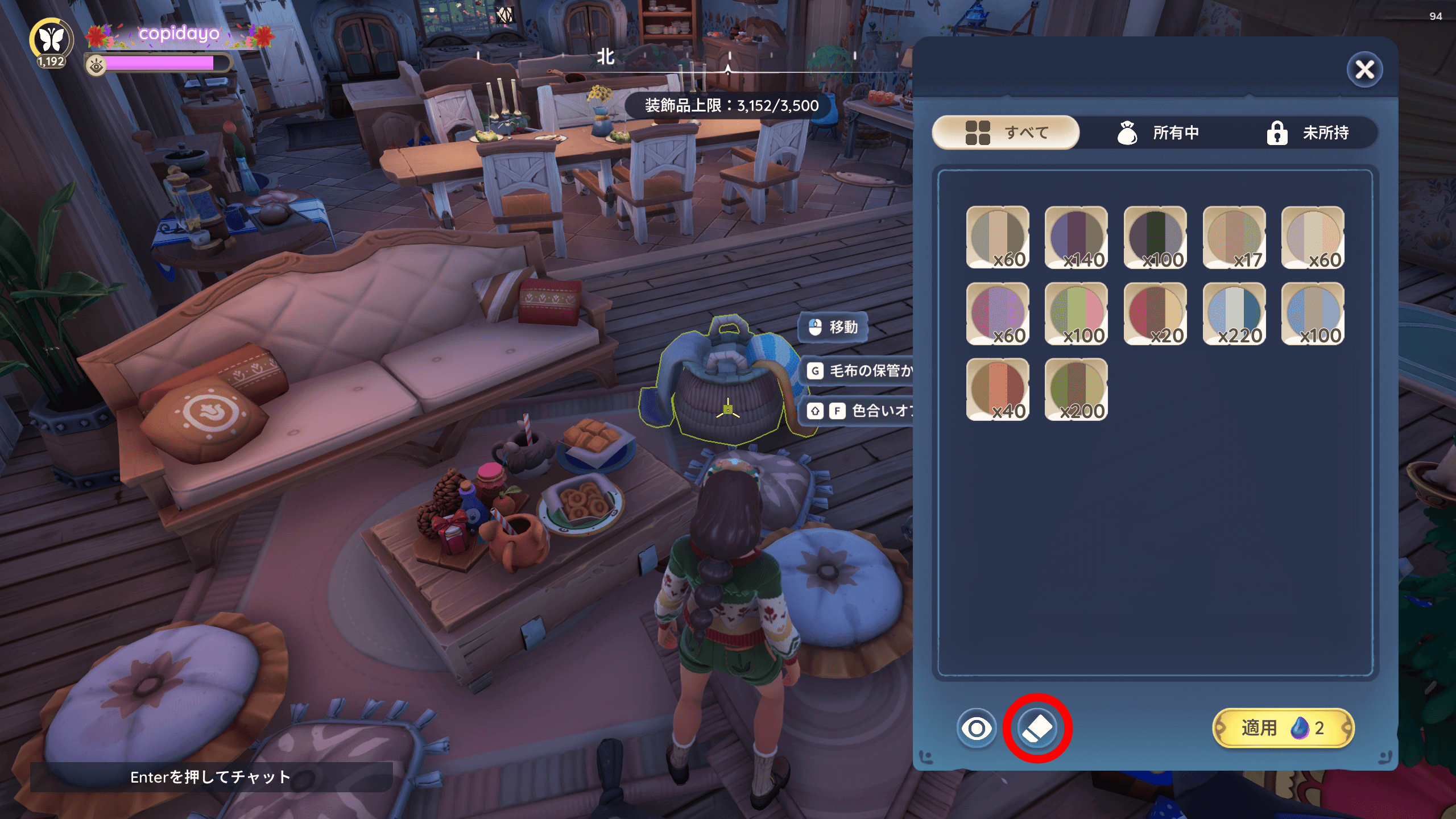Pick the x200 green and brown swatch
Viewport: 1456px width, 819px height.
(1076, 390)
